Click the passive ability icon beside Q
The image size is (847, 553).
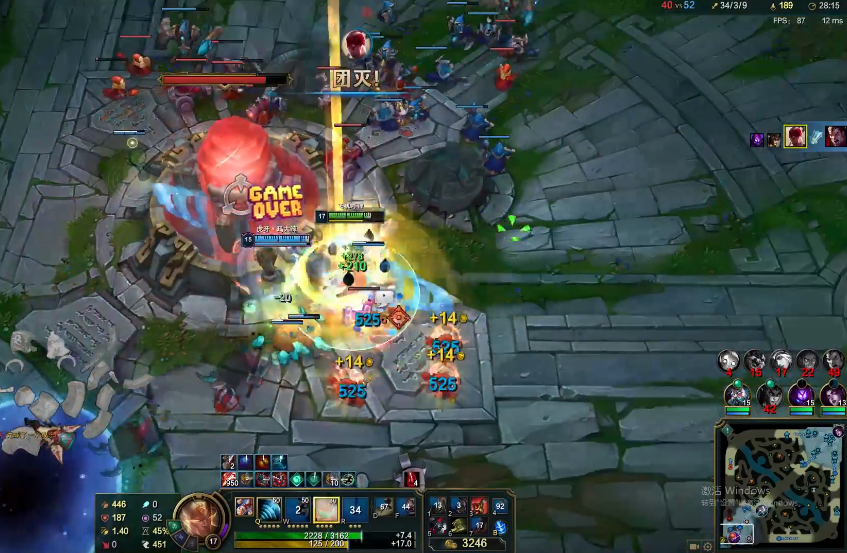244,507
